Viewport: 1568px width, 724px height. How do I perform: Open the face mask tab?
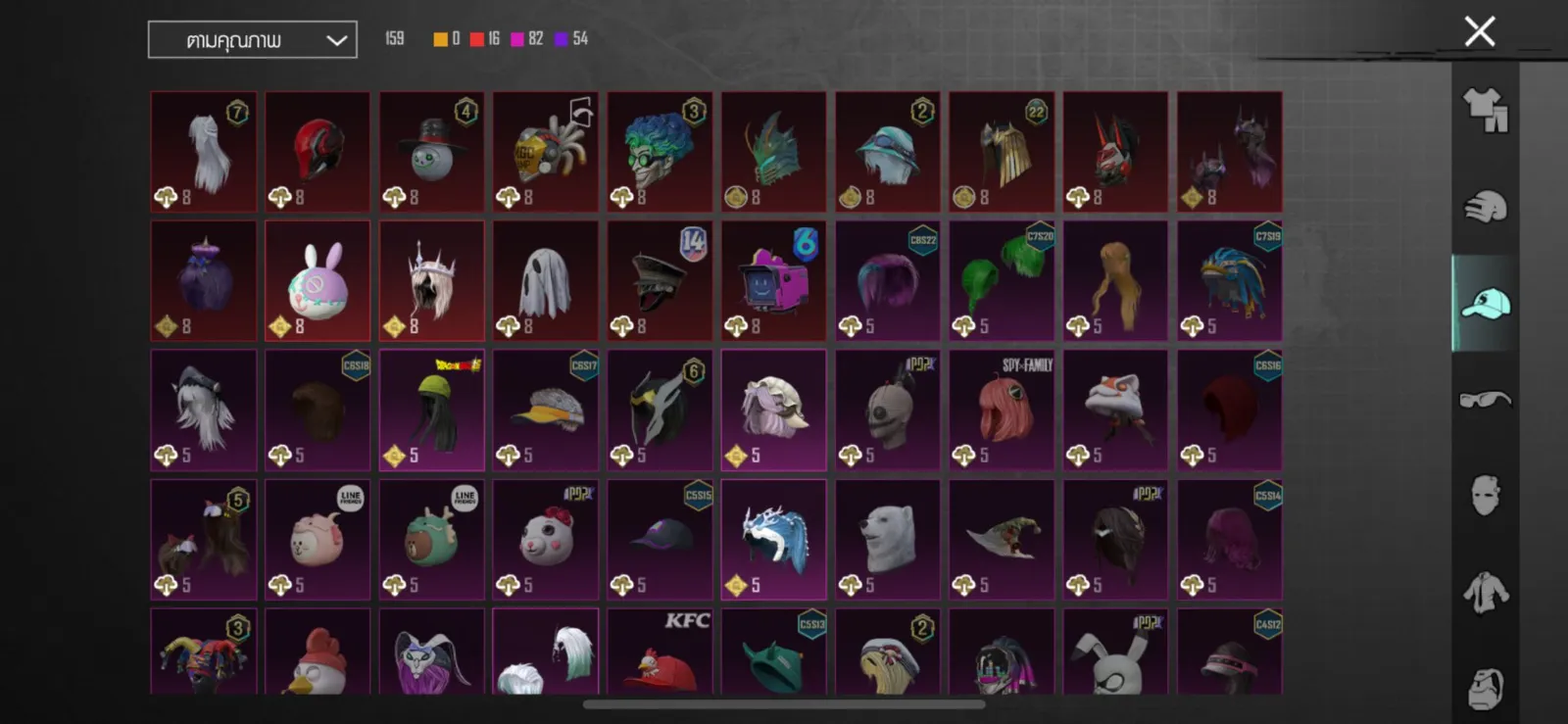pos(1485,496)
